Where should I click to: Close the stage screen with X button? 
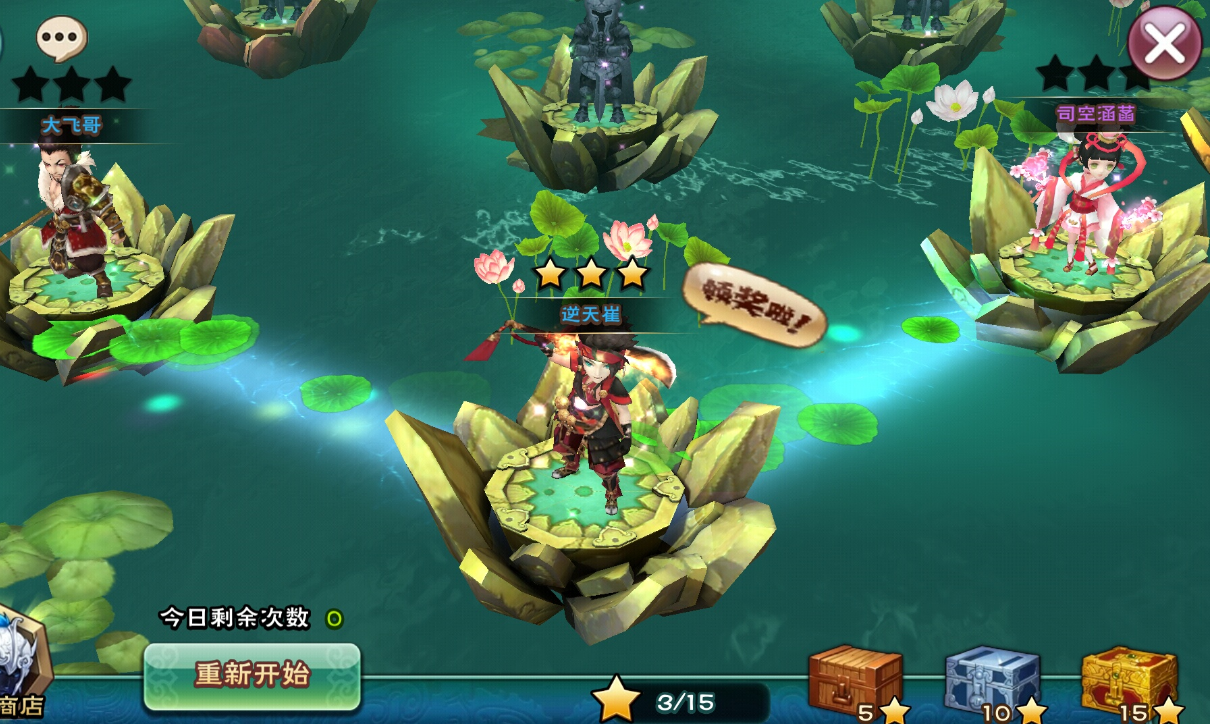(1165, 42)
